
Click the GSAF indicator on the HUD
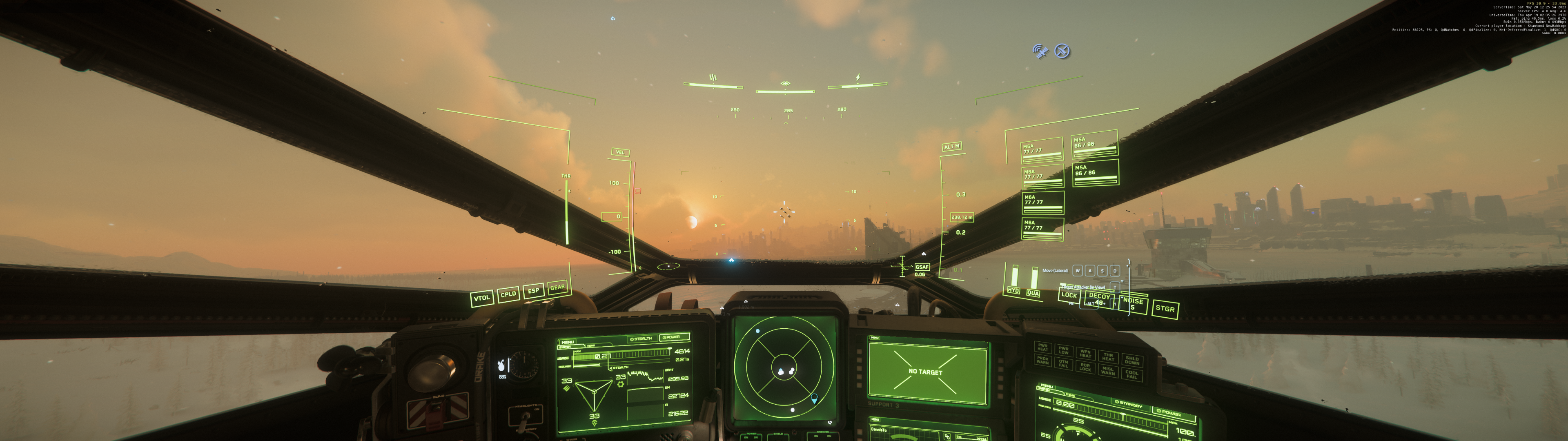click(922, 267)
